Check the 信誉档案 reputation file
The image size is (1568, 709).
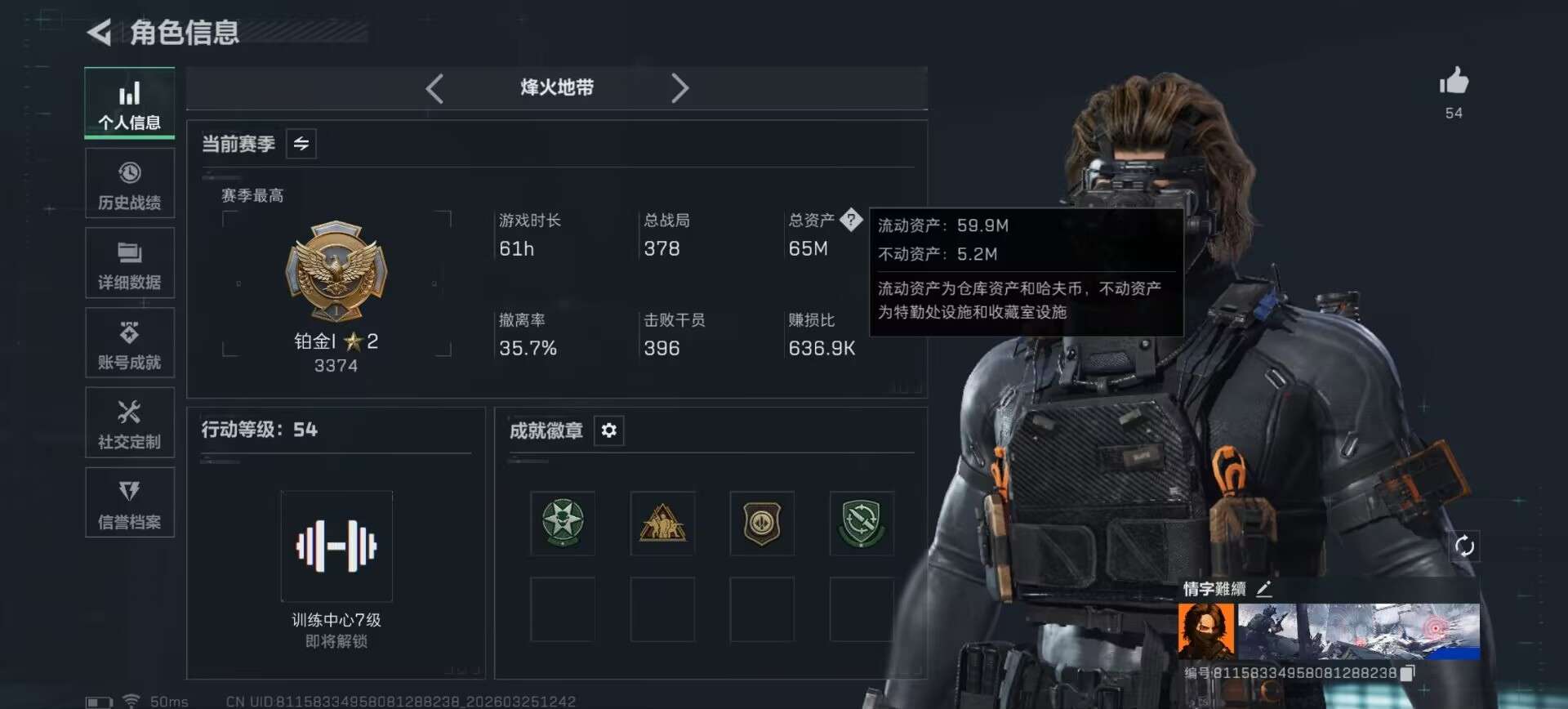click(x=129, y=502)
